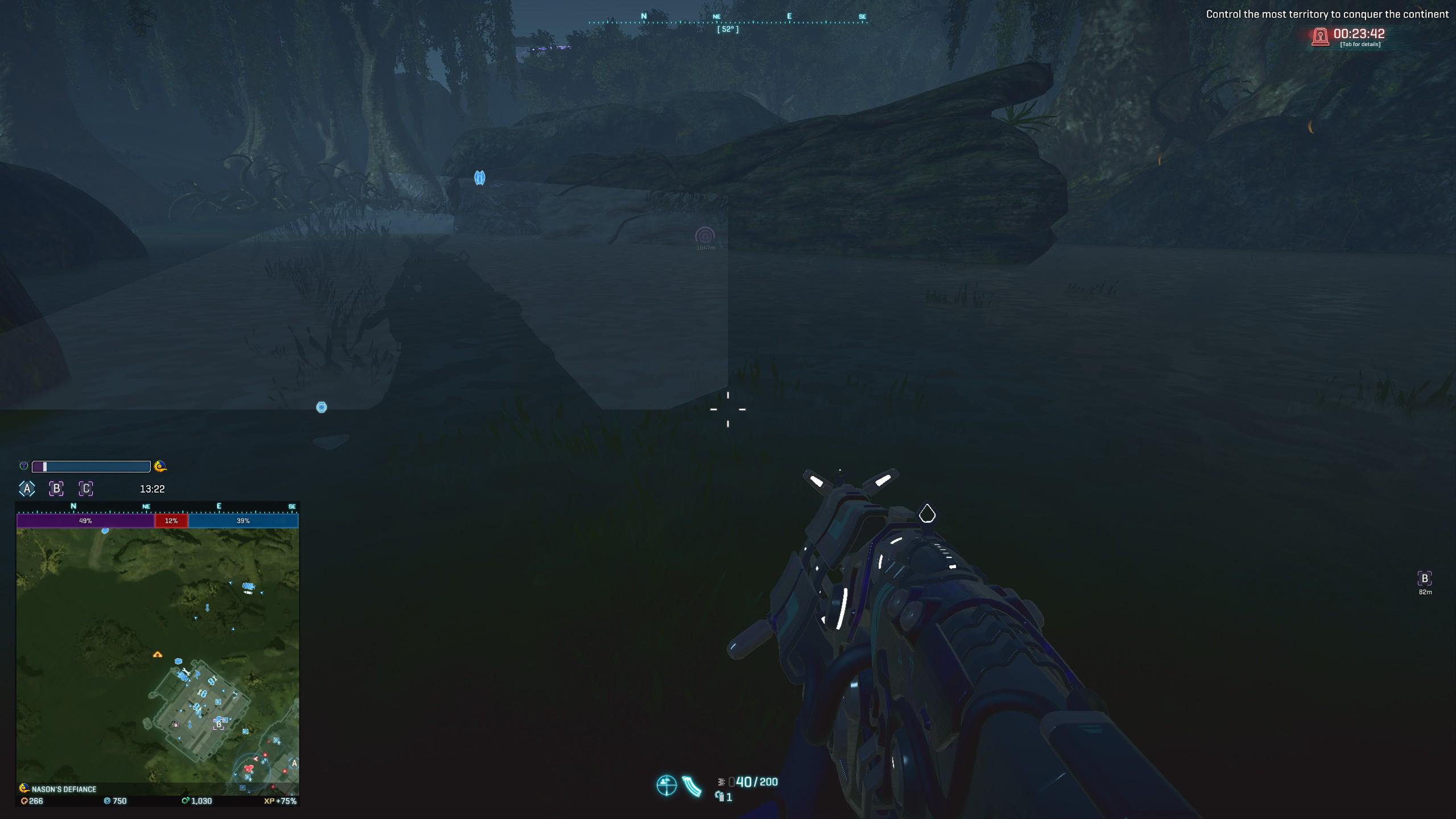The width and height of the screenshot is (1456, 819).
Task: Click the Nanites icon showing 750
Action: coord(107,800)
